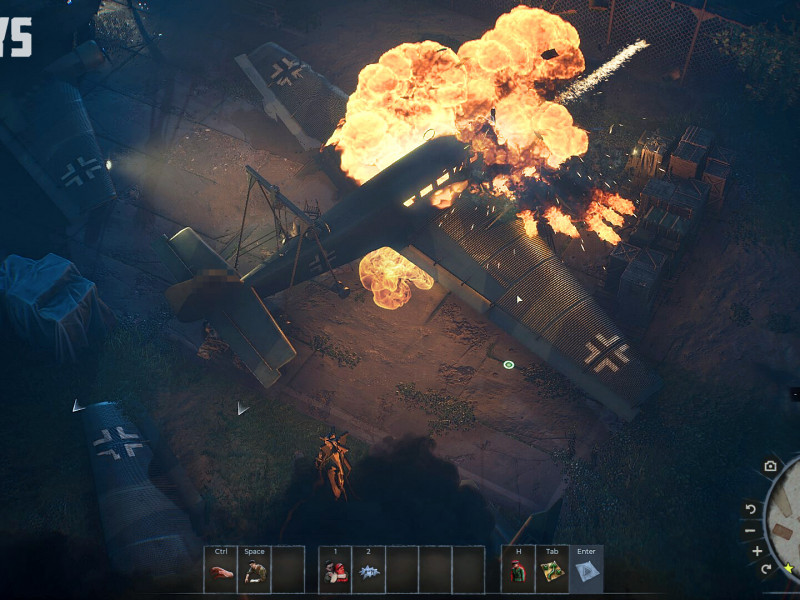Zoom in with the minimap plus button
The image size is (800, 600).
pos(757,551)
